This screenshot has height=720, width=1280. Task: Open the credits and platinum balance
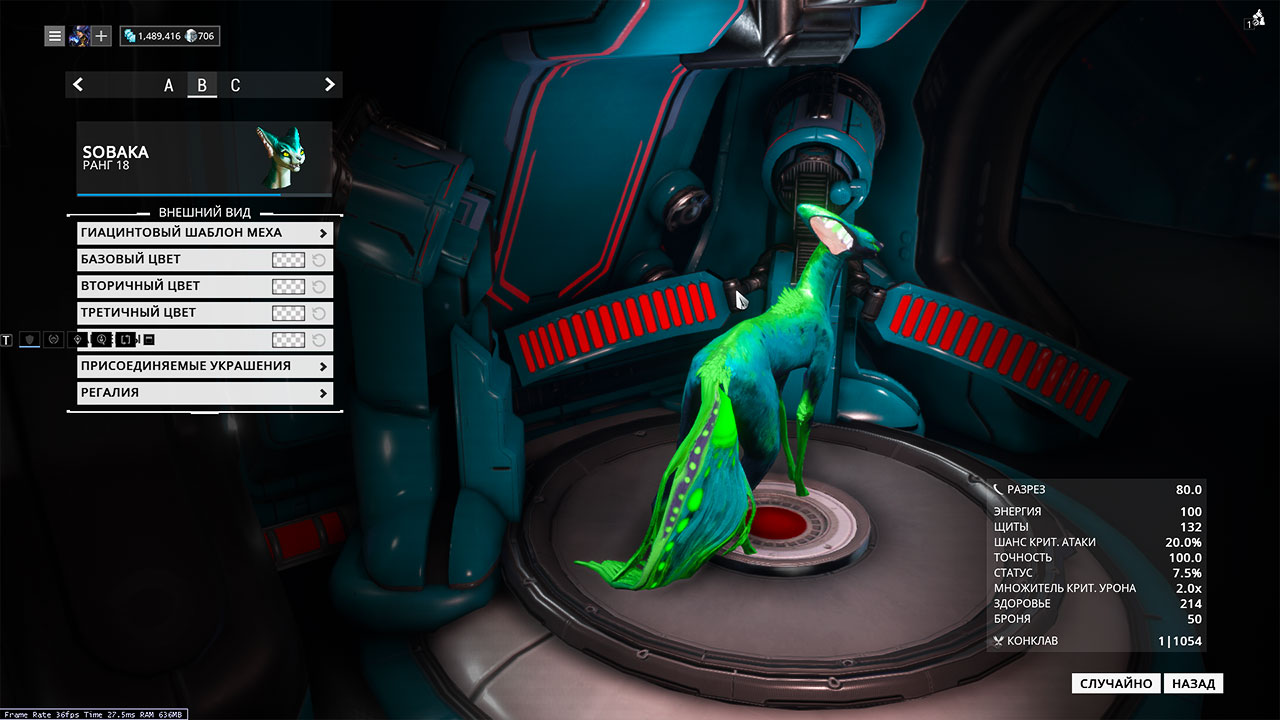[x=169, y=36]
